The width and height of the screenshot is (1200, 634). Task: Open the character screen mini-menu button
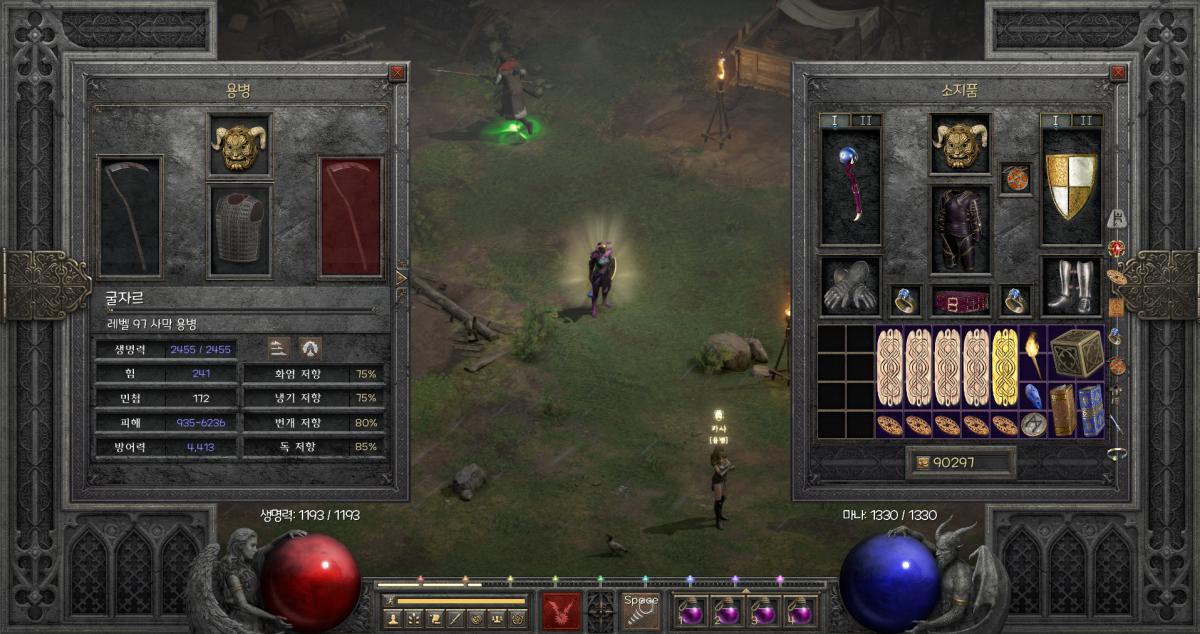[391, 618]
